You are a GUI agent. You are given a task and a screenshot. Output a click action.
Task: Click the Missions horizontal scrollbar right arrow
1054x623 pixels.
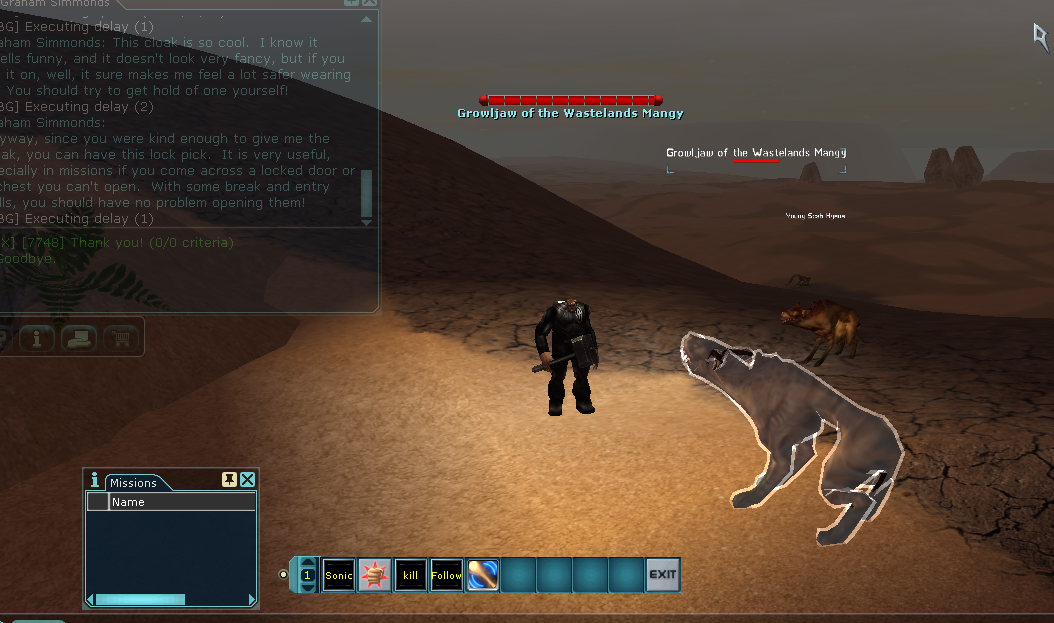(251, 599)
